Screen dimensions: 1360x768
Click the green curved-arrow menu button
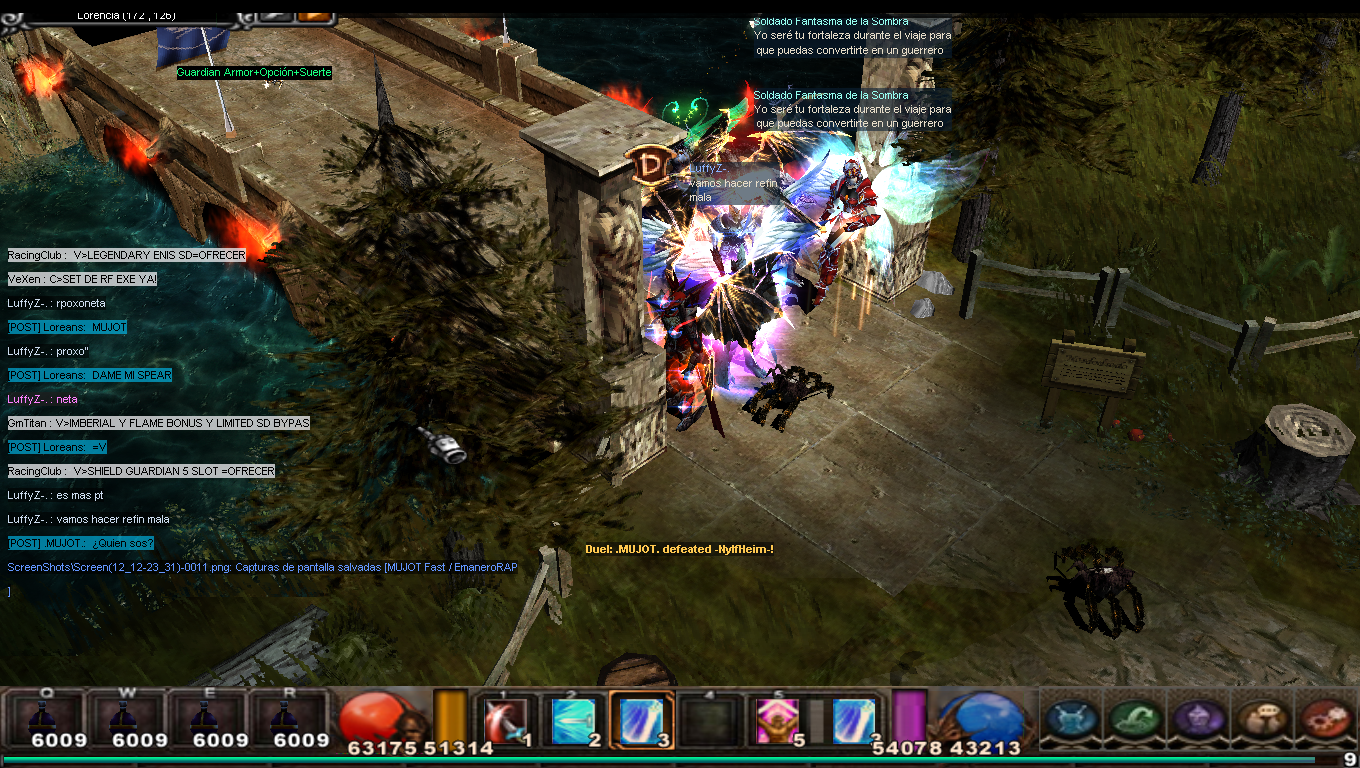point(1135,719)
